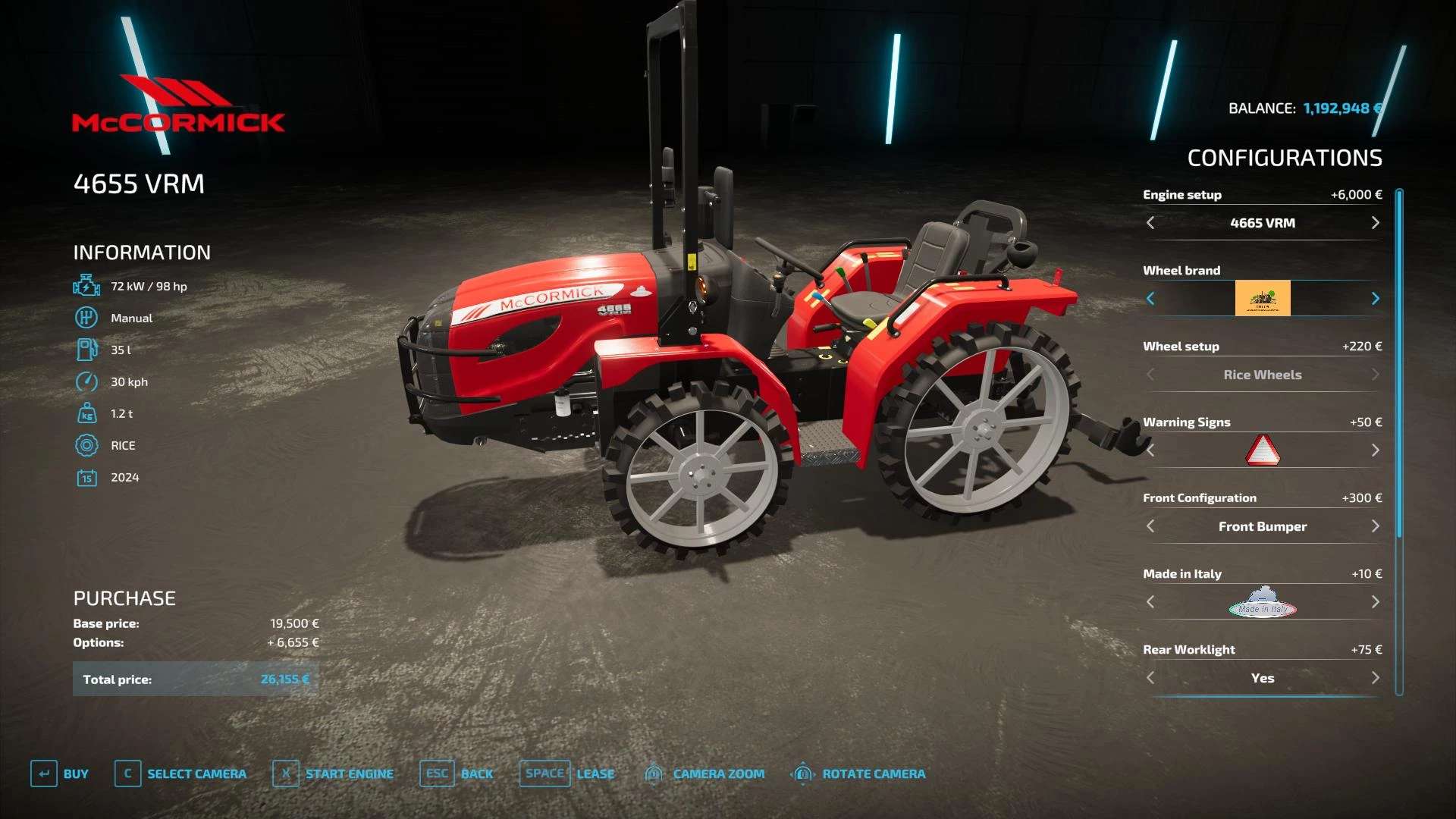Click the current wheel brand logo
The image size is (1456, 819).
[x=1263, y=299]
